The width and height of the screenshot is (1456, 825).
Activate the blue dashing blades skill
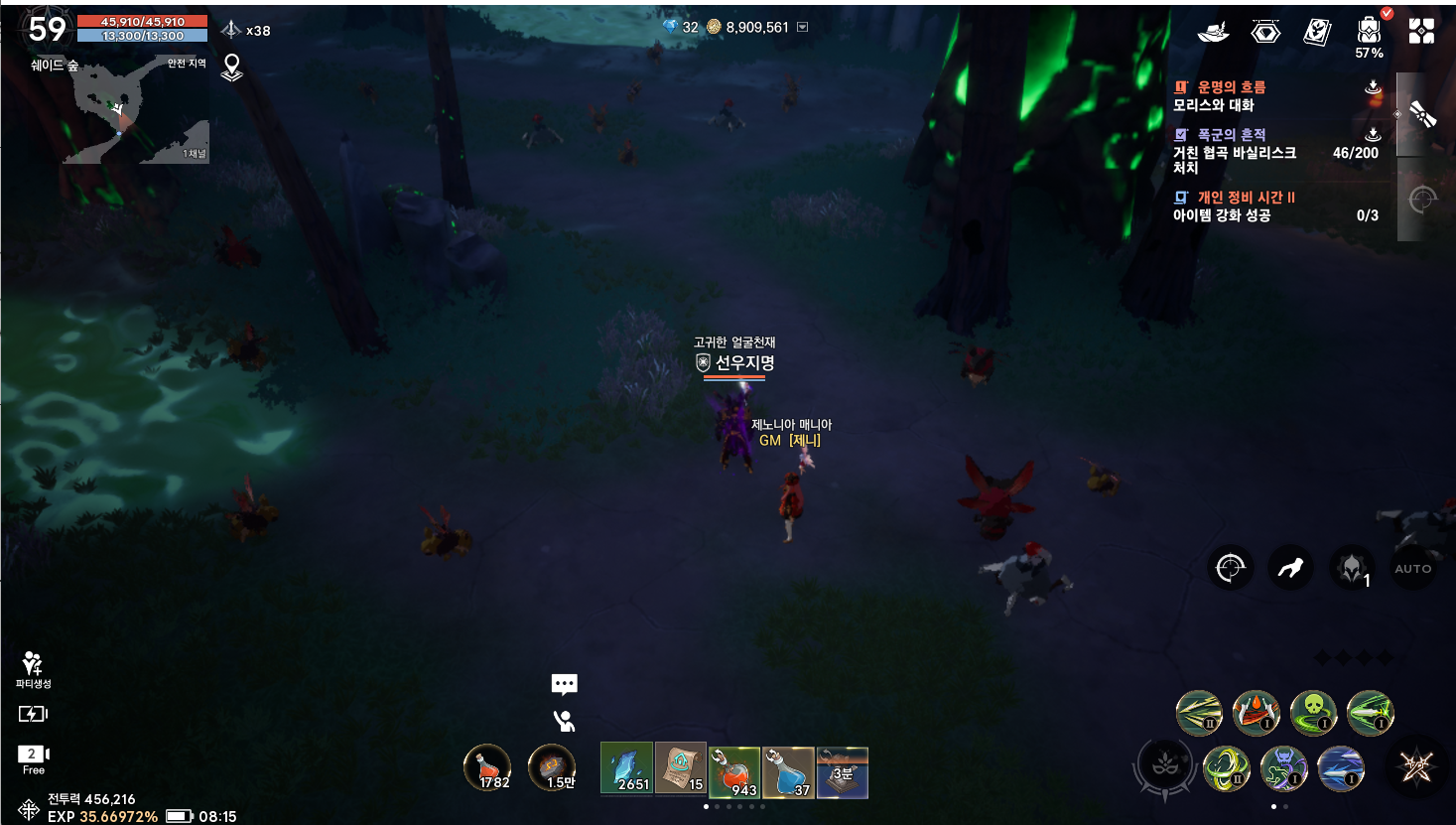[1341, 768]
